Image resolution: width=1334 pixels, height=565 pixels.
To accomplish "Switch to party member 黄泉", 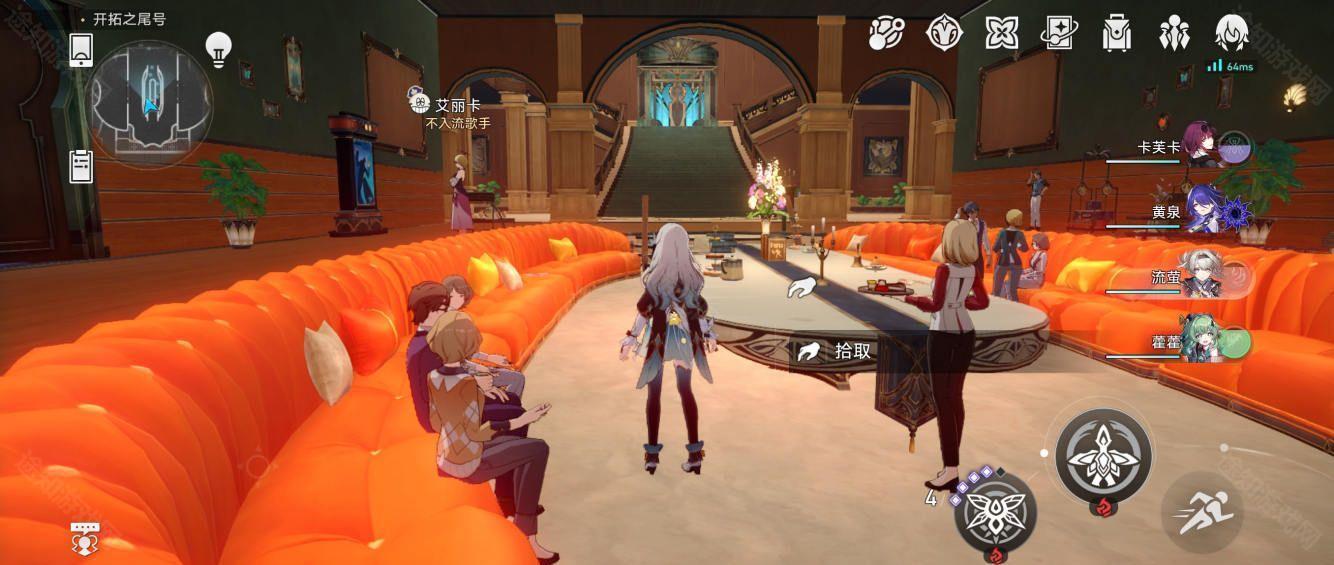I will point(1200,212).
